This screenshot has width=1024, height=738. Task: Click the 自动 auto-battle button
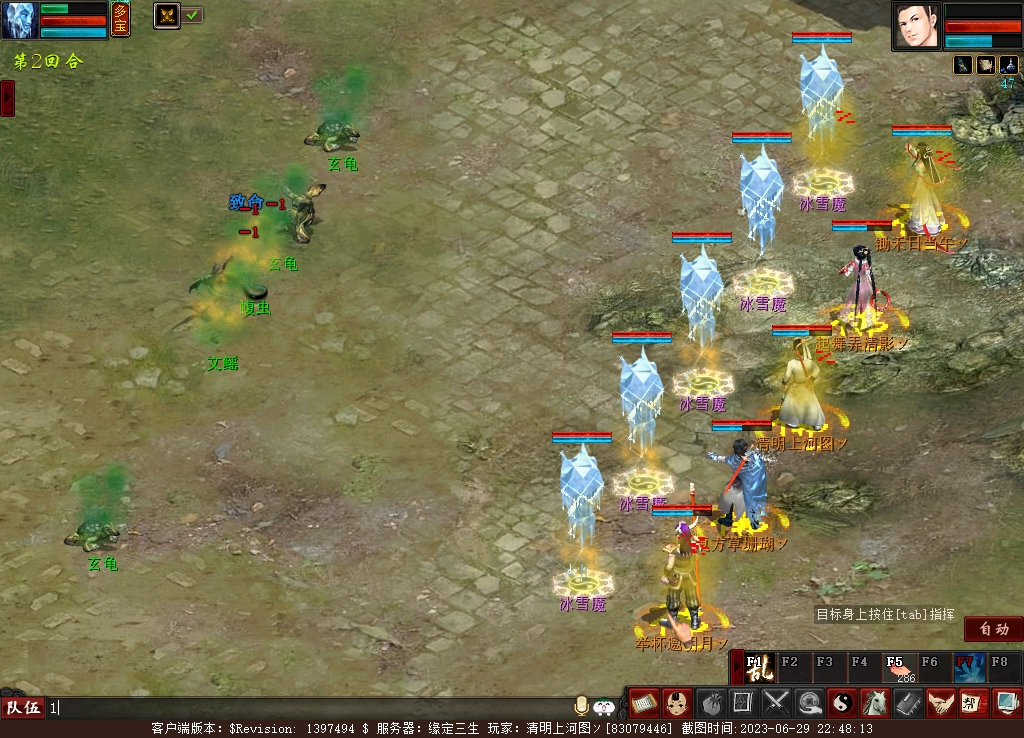pos(993,629)
